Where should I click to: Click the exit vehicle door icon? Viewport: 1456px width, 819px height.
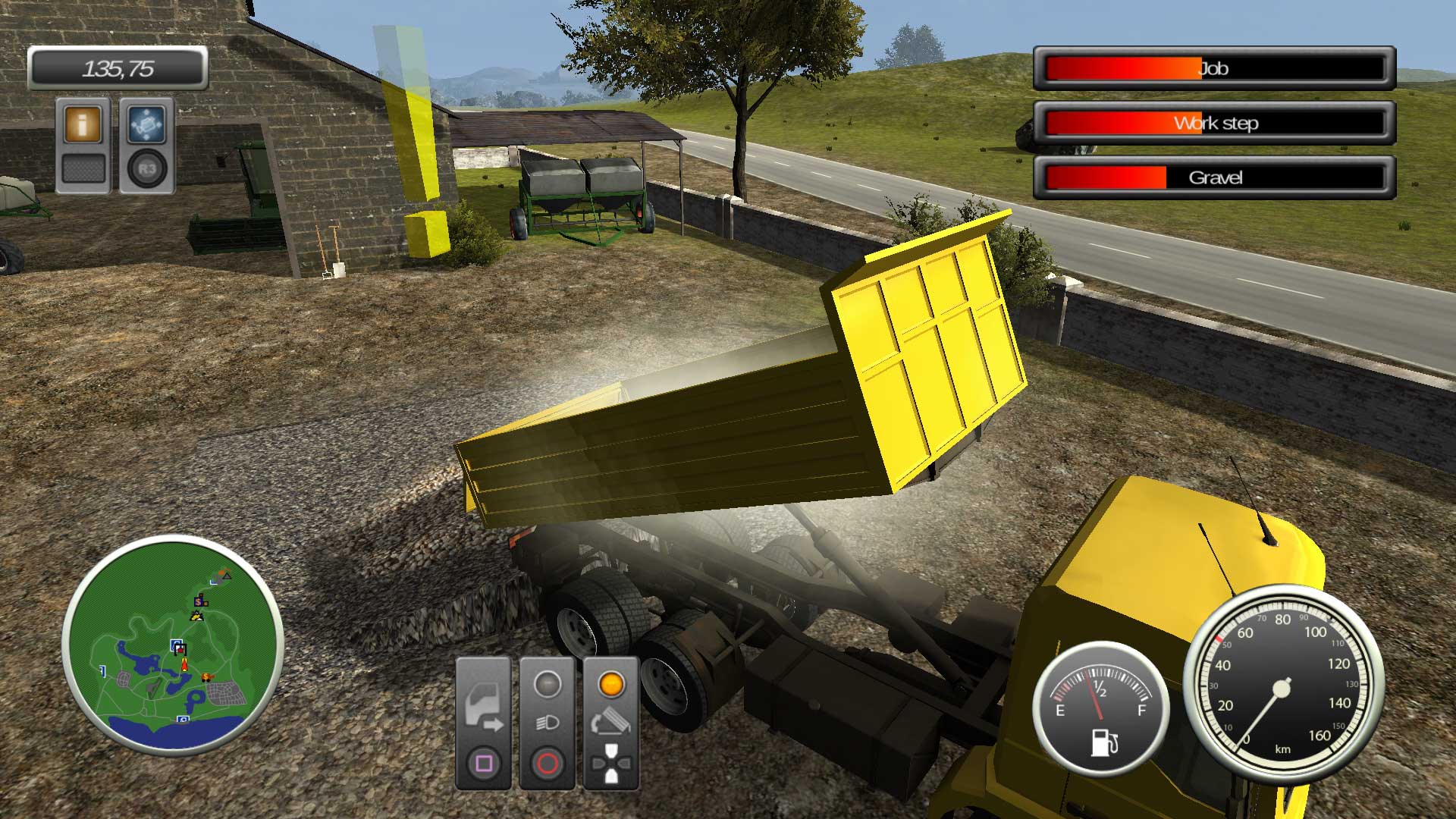click(484, 707)
